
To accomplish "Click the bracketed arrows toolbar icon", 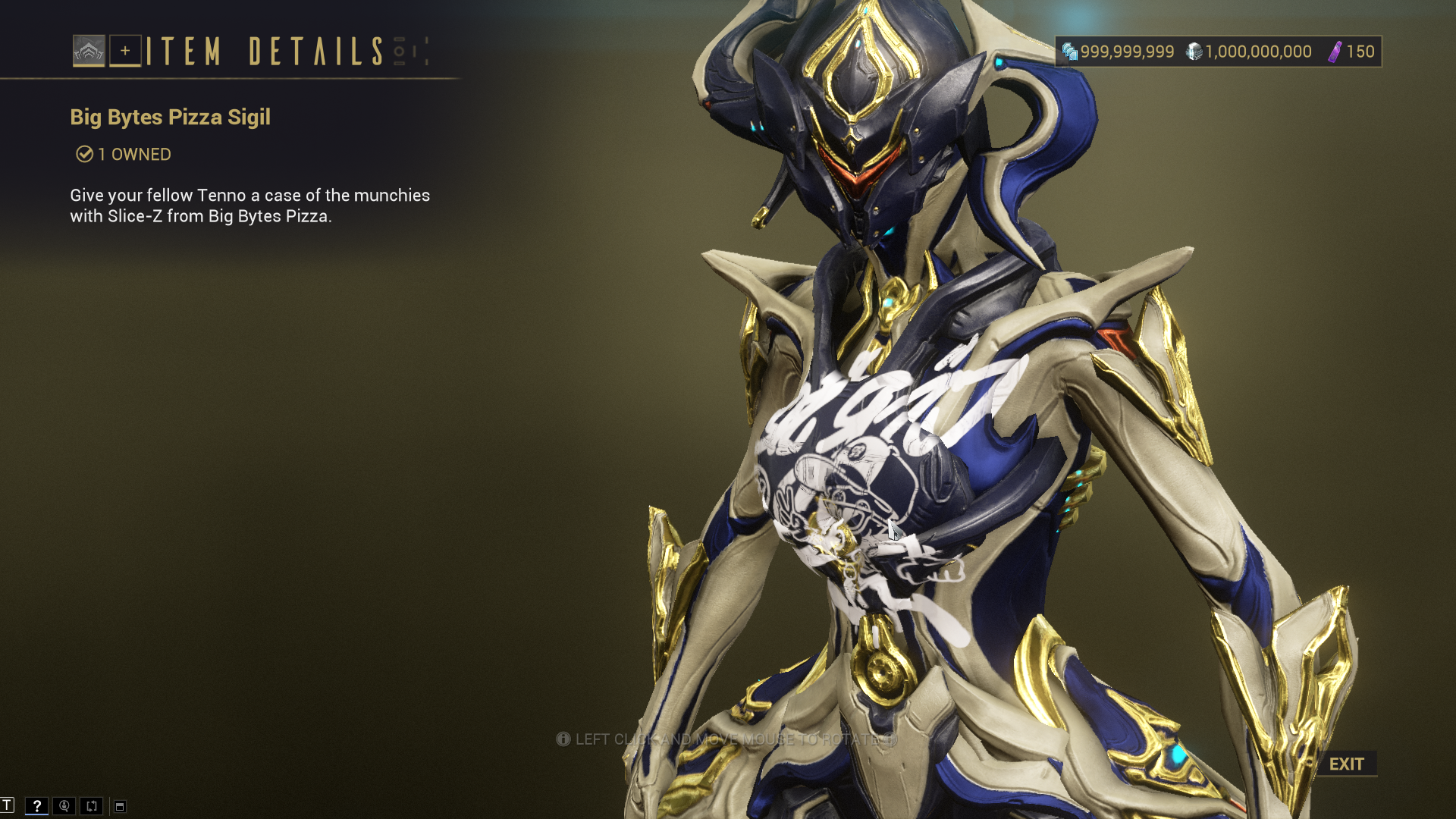I will [x=92, y=805].
